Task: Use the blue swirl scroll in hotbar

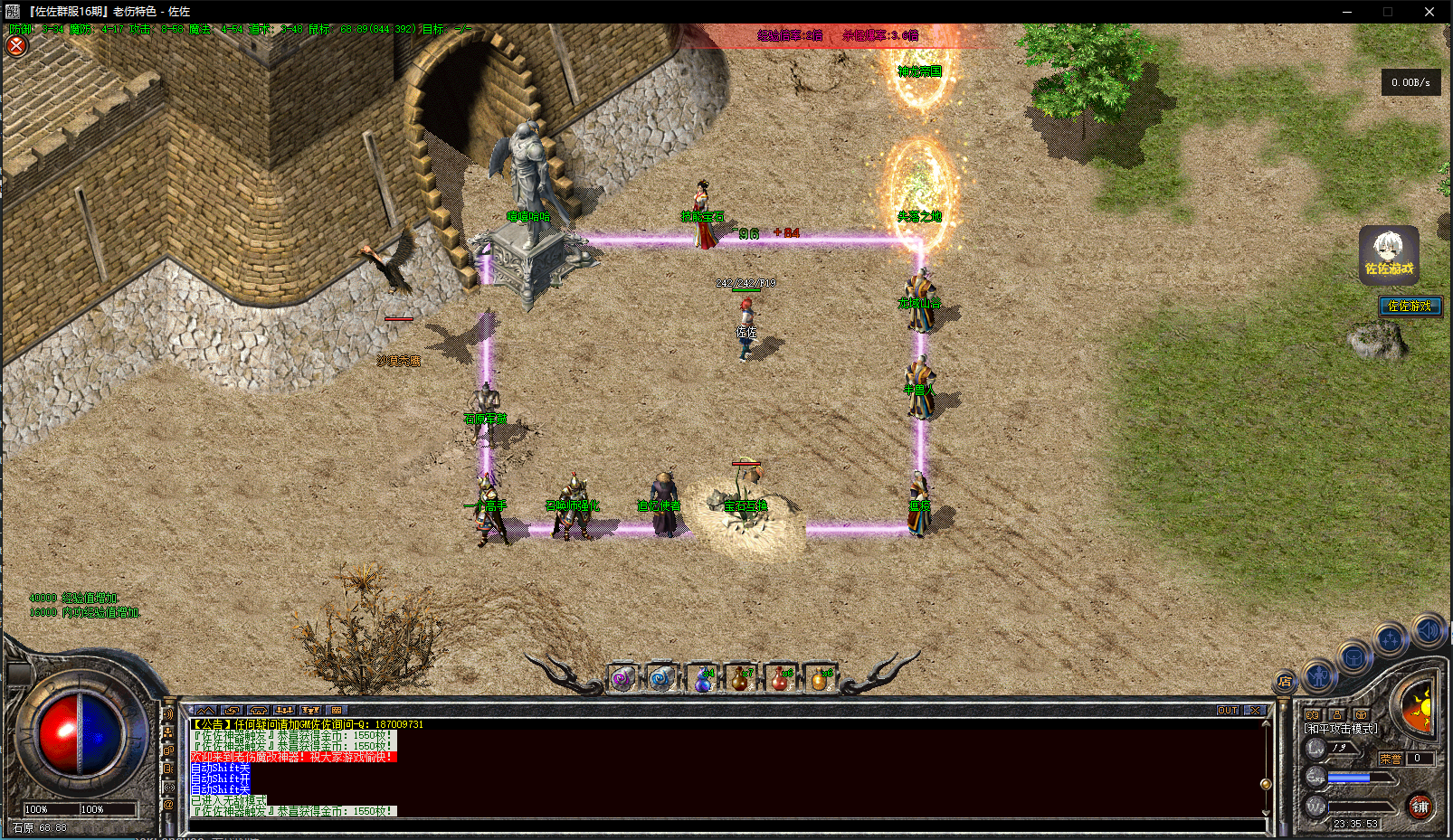Action: click(661, 679)
